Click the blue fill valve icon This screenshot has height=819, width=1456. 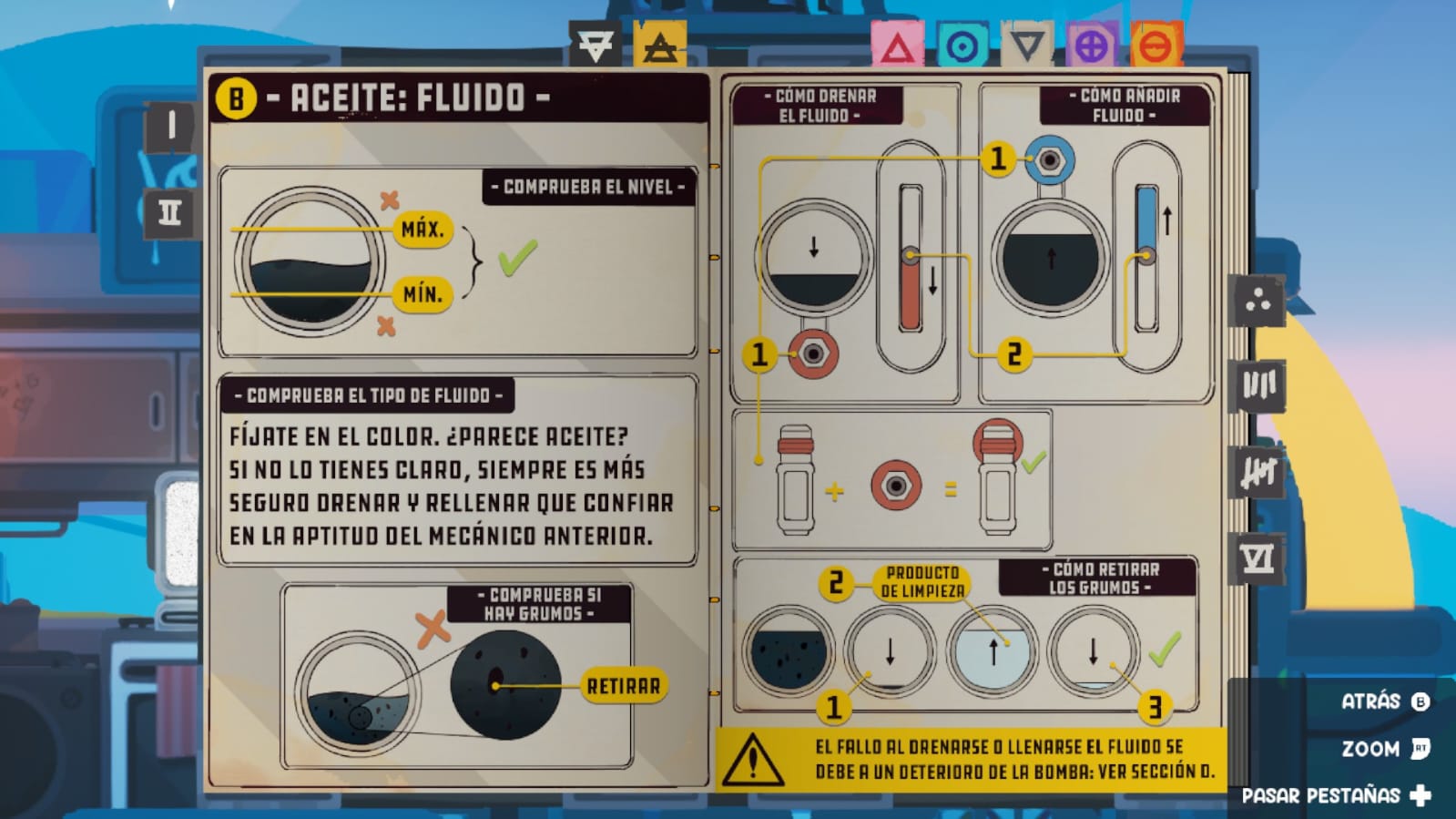click(x=1048, y=161)
